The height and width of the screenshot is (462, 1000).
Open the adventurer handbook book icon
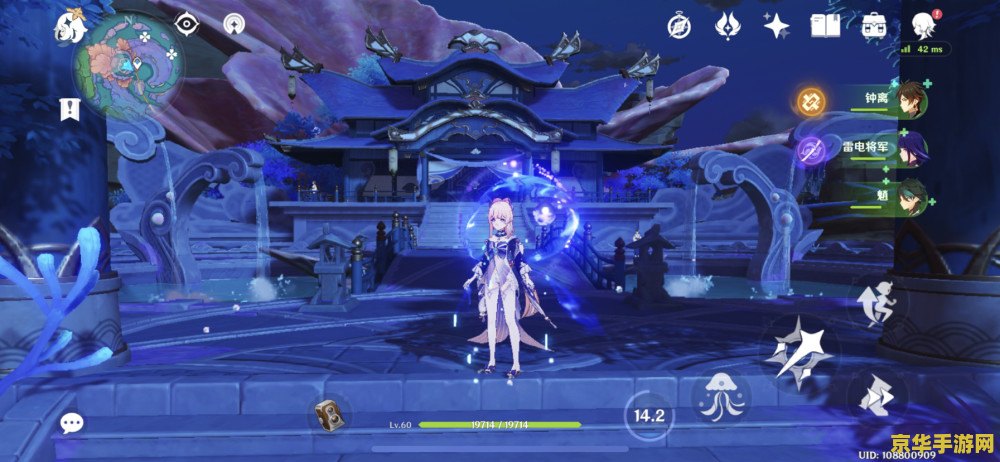[x=825, y=26]
